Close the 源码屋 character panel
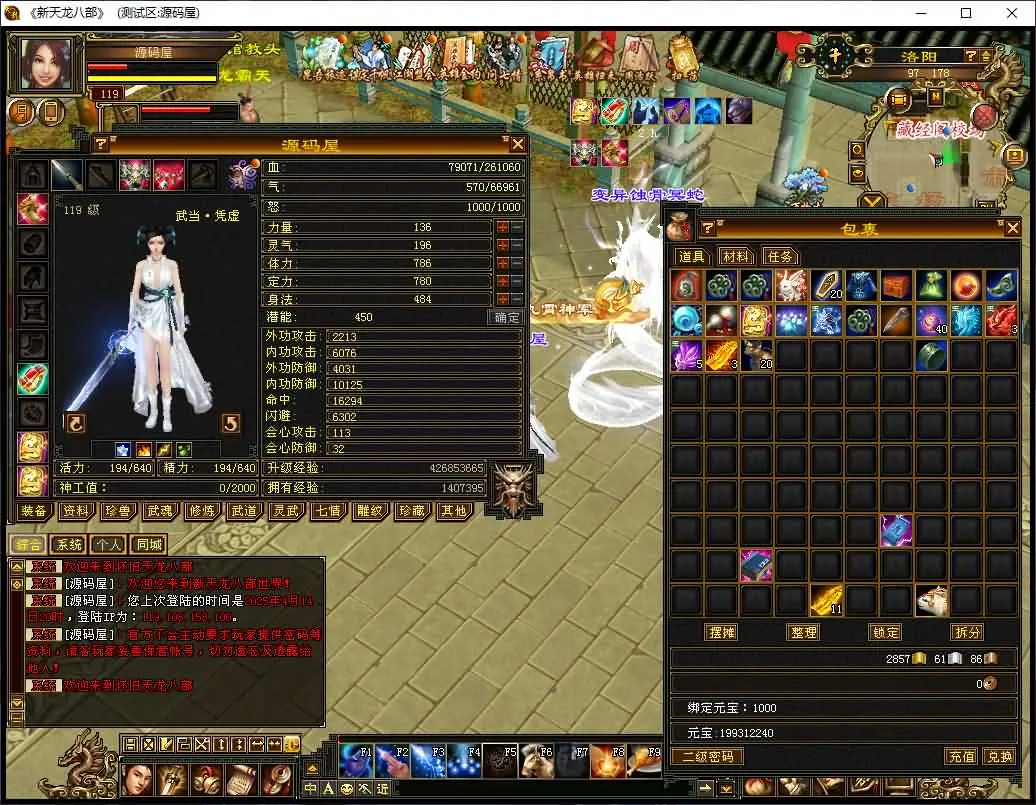This screenshot has height=805, width=1036. point(517,144)
